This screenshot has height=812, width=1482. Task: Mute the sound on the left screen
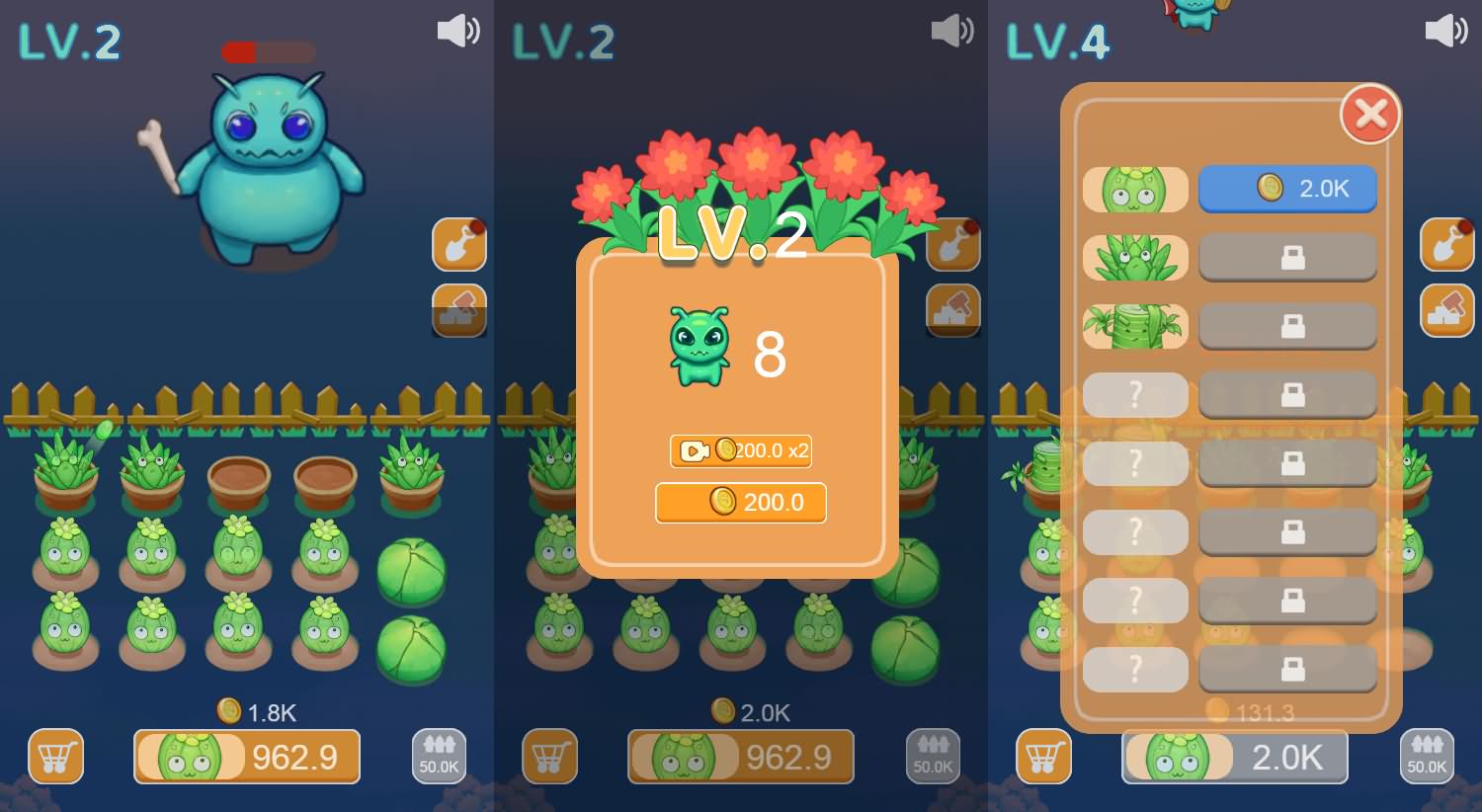coord(457,30)
